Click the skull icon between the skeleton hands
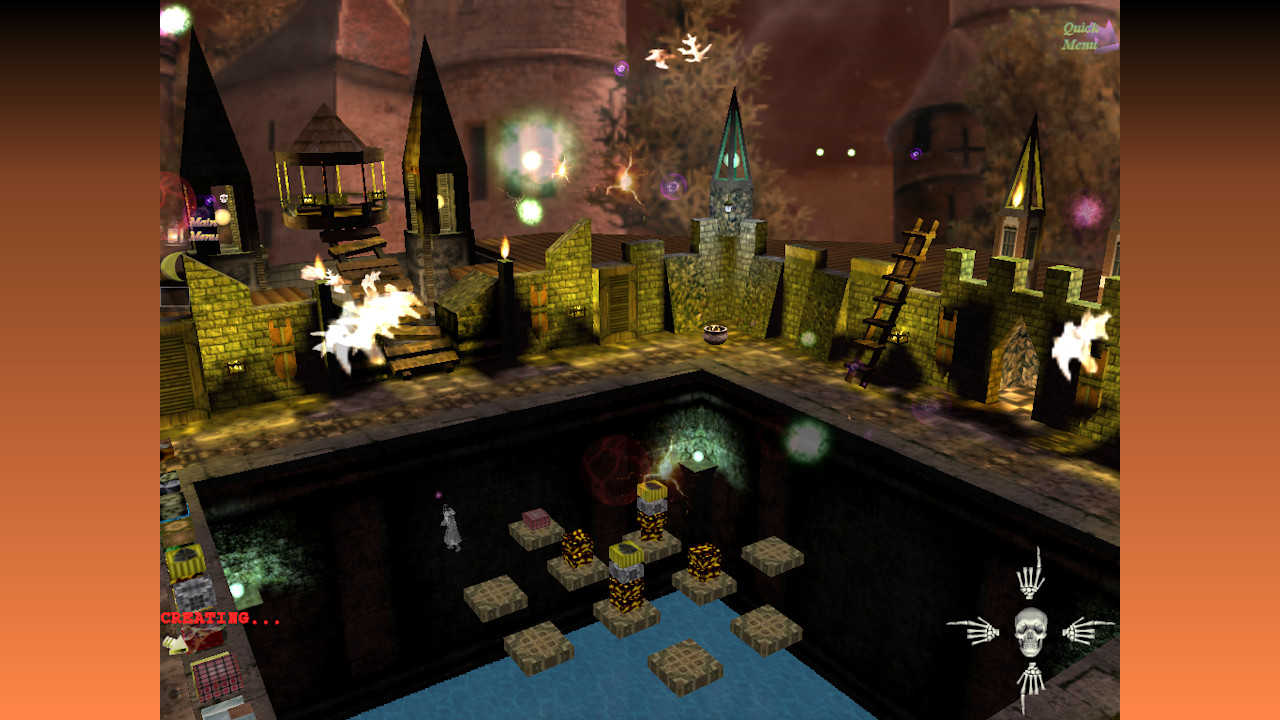The image size is (1280, 720). pos(1030,631)
